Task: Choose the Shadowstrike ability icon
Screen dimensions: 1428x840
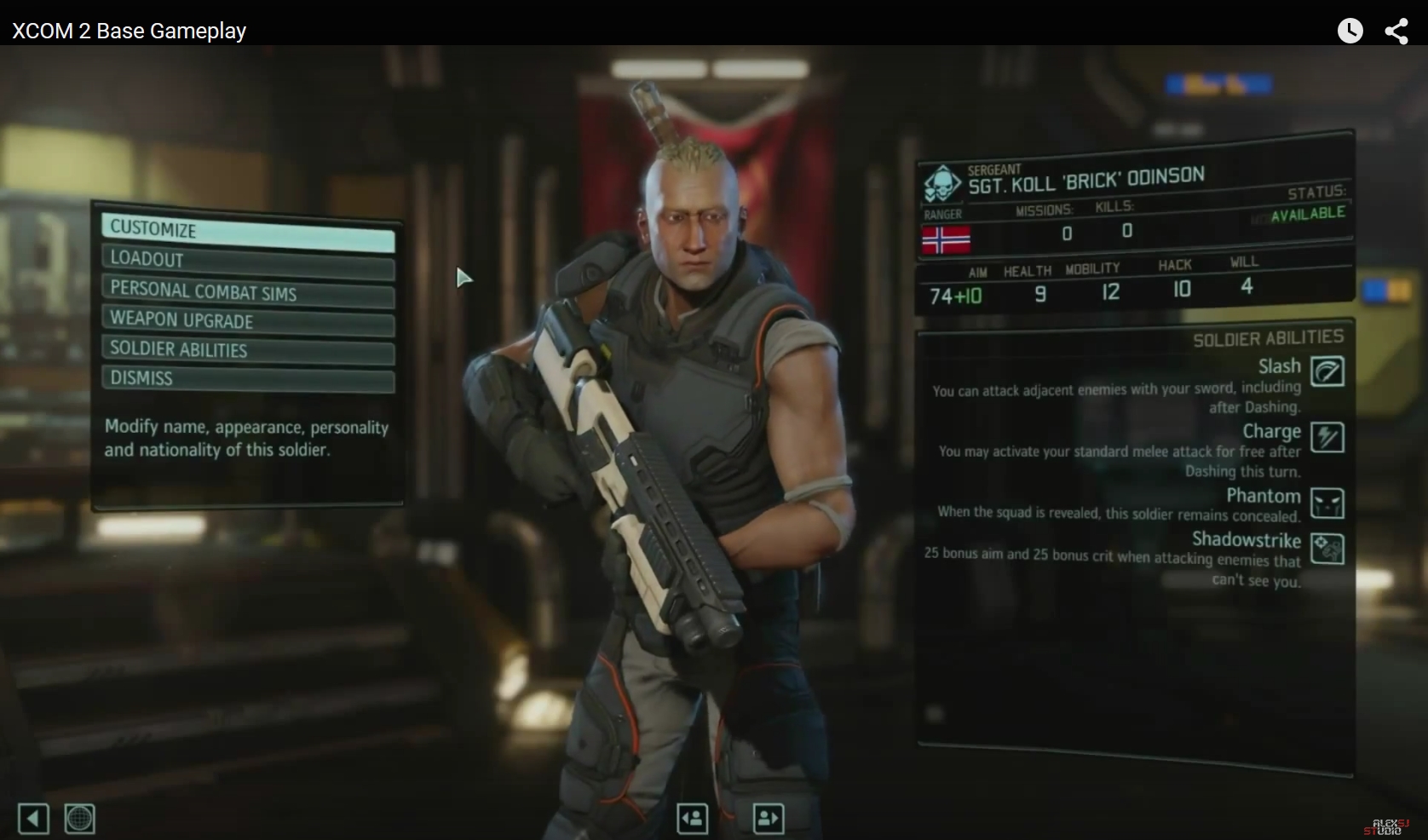Action: [x=1327, y=549]
